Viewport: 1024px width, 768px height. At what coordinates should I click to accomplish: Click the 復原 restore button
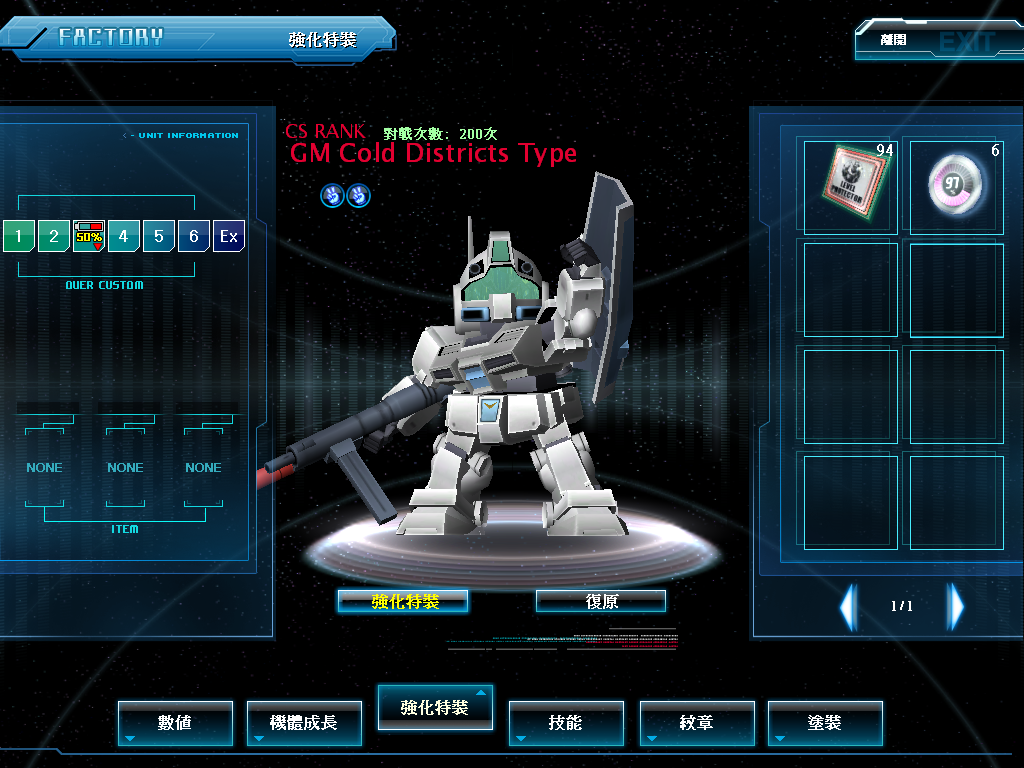(601, 601)
